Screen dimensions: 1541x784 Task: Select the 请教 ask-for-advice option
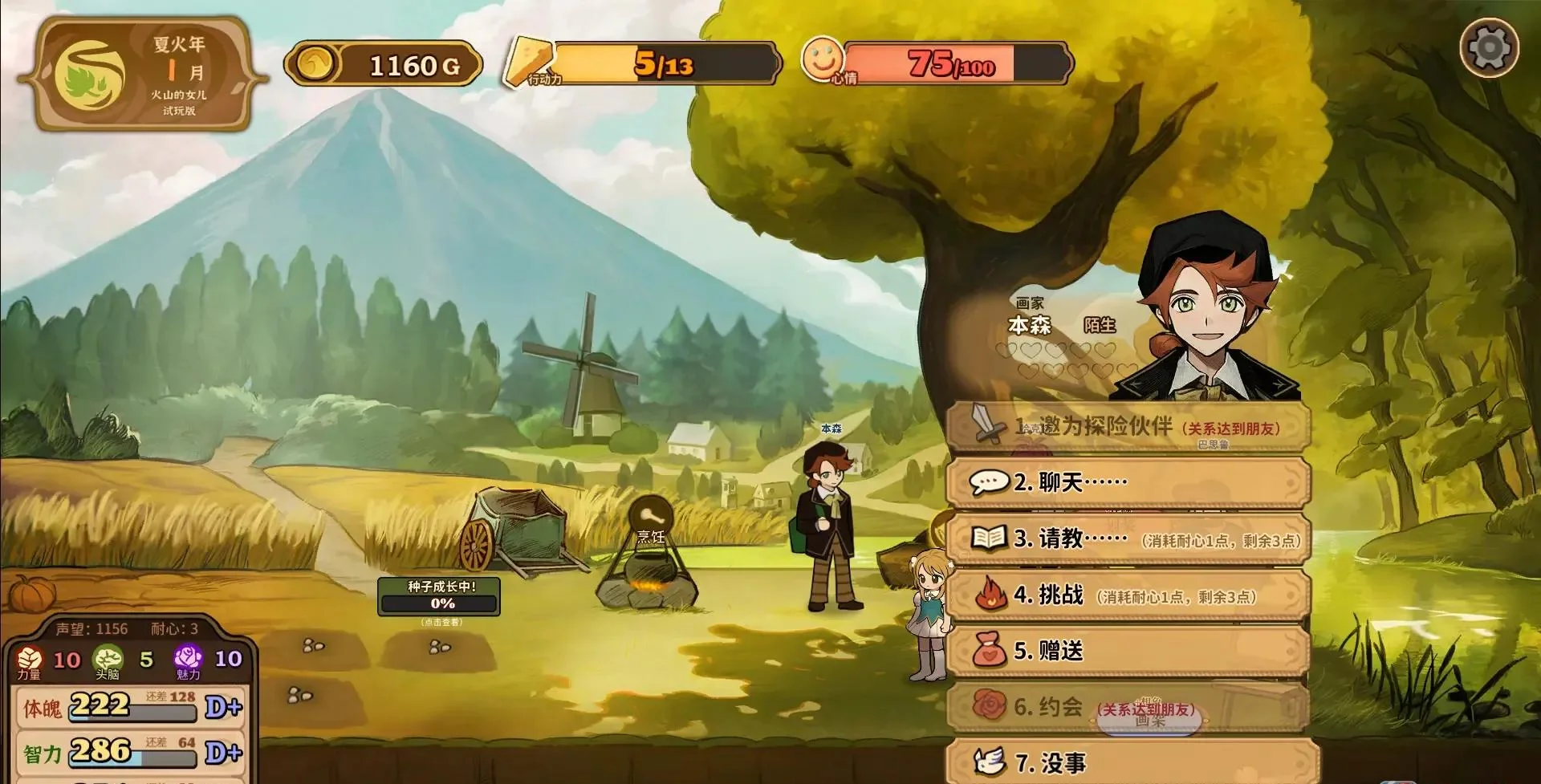[1128, 538]
